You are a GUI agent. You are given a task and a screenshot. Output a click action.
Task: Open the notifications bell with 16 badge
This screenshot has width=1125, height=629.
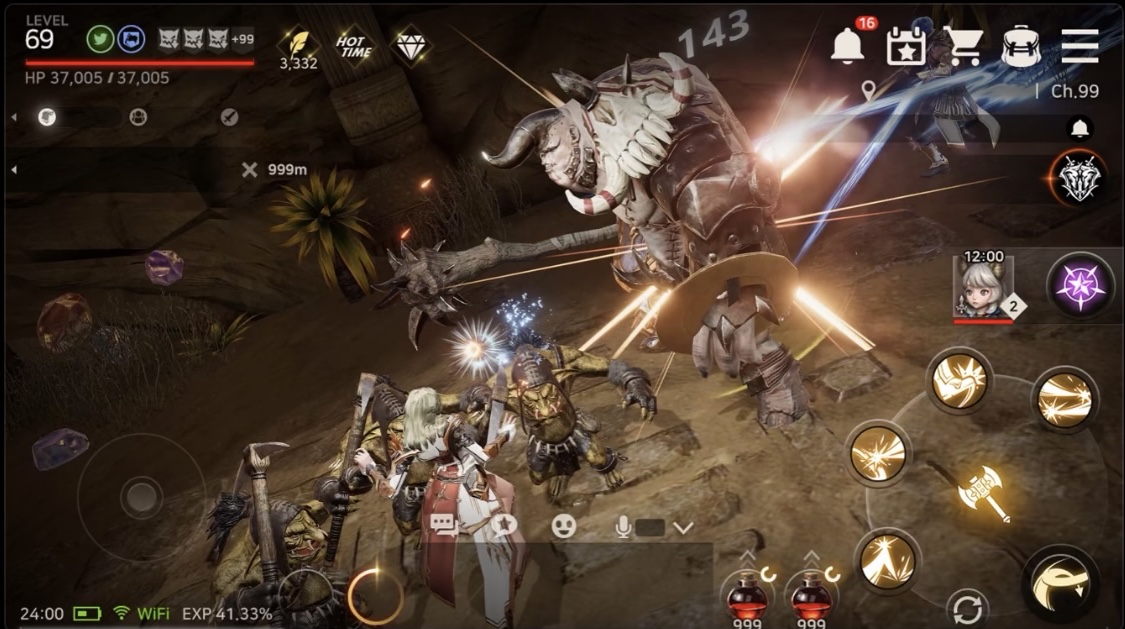848,45
